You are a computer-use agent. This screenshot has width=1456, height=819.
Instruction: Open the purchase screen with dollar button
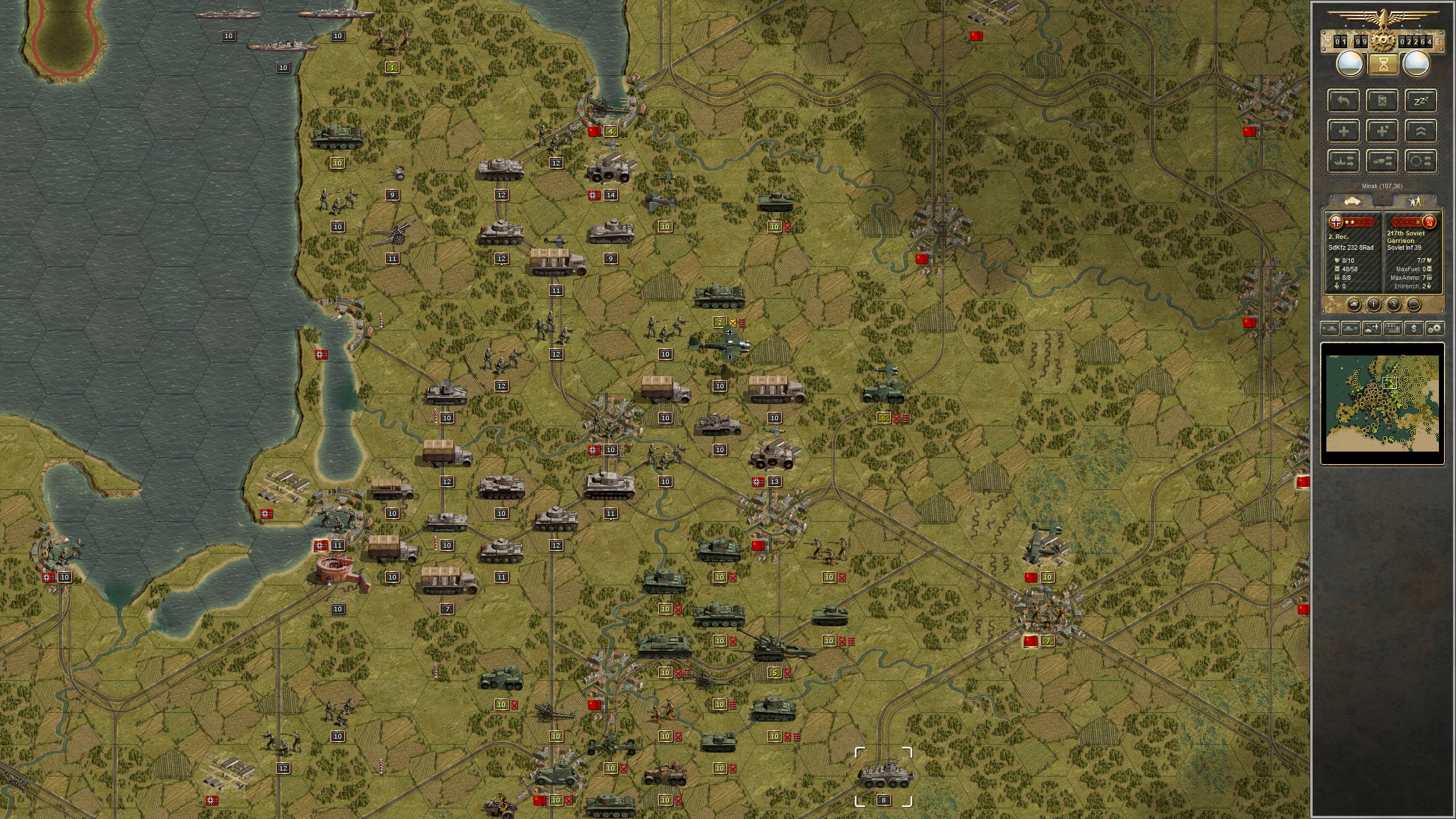click(x=1414, y=328)
